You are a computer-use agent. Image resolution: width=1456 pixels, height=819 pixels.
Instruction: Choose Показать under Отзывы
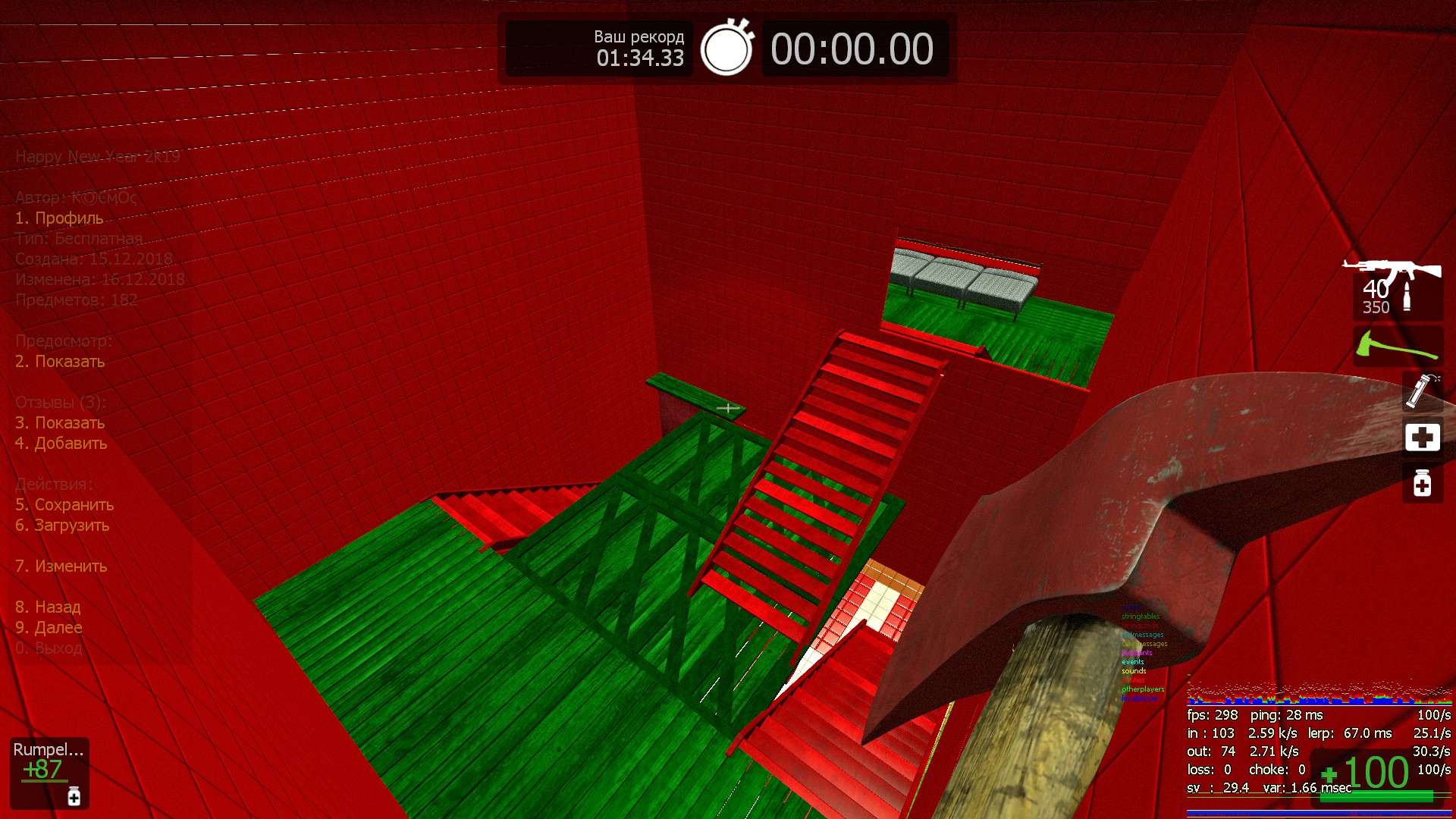click(x=60, y=423)
